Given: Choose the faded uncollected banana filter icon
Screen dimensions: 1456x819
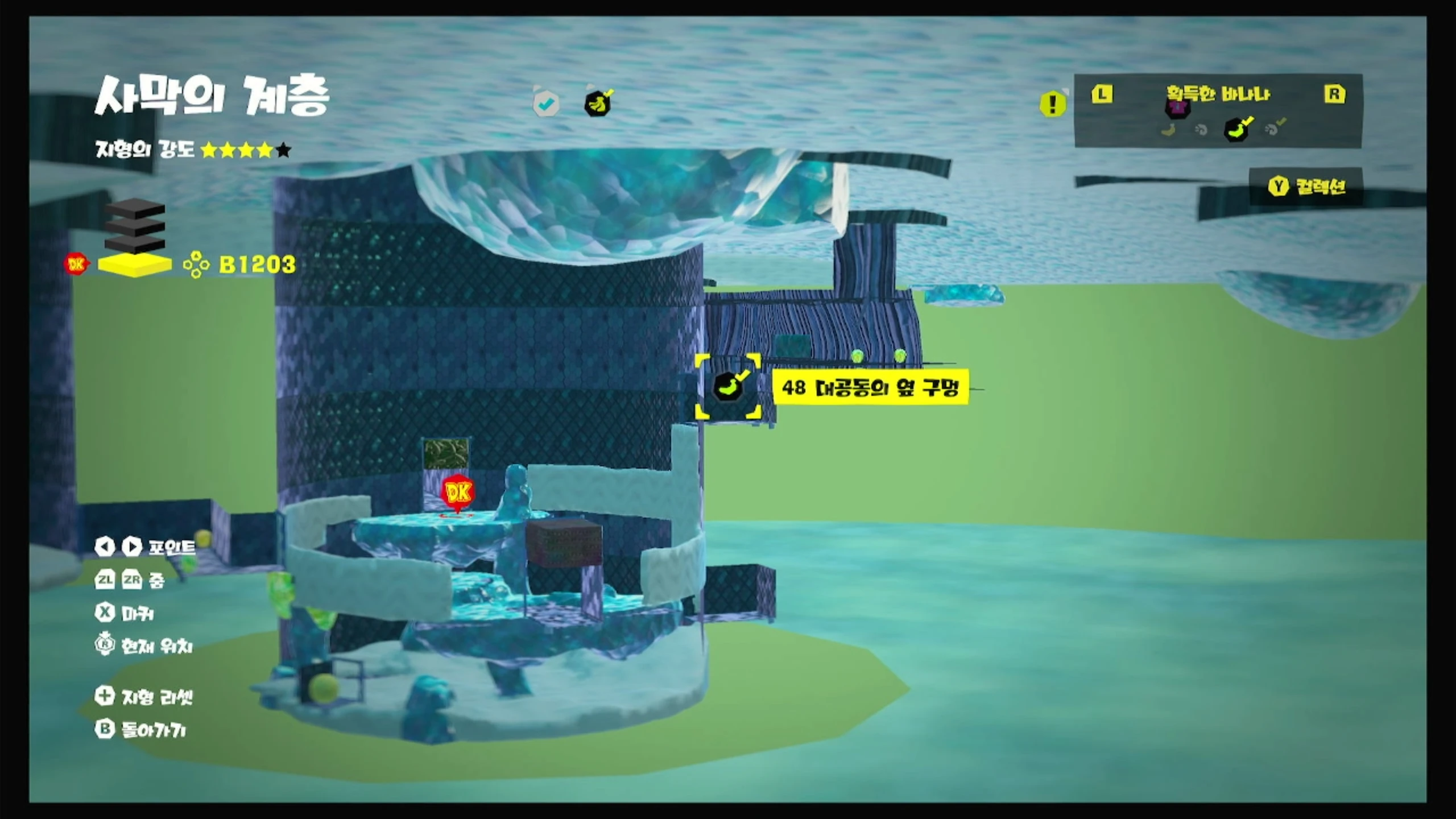Looking at the screenshot, I should 1169,130.
